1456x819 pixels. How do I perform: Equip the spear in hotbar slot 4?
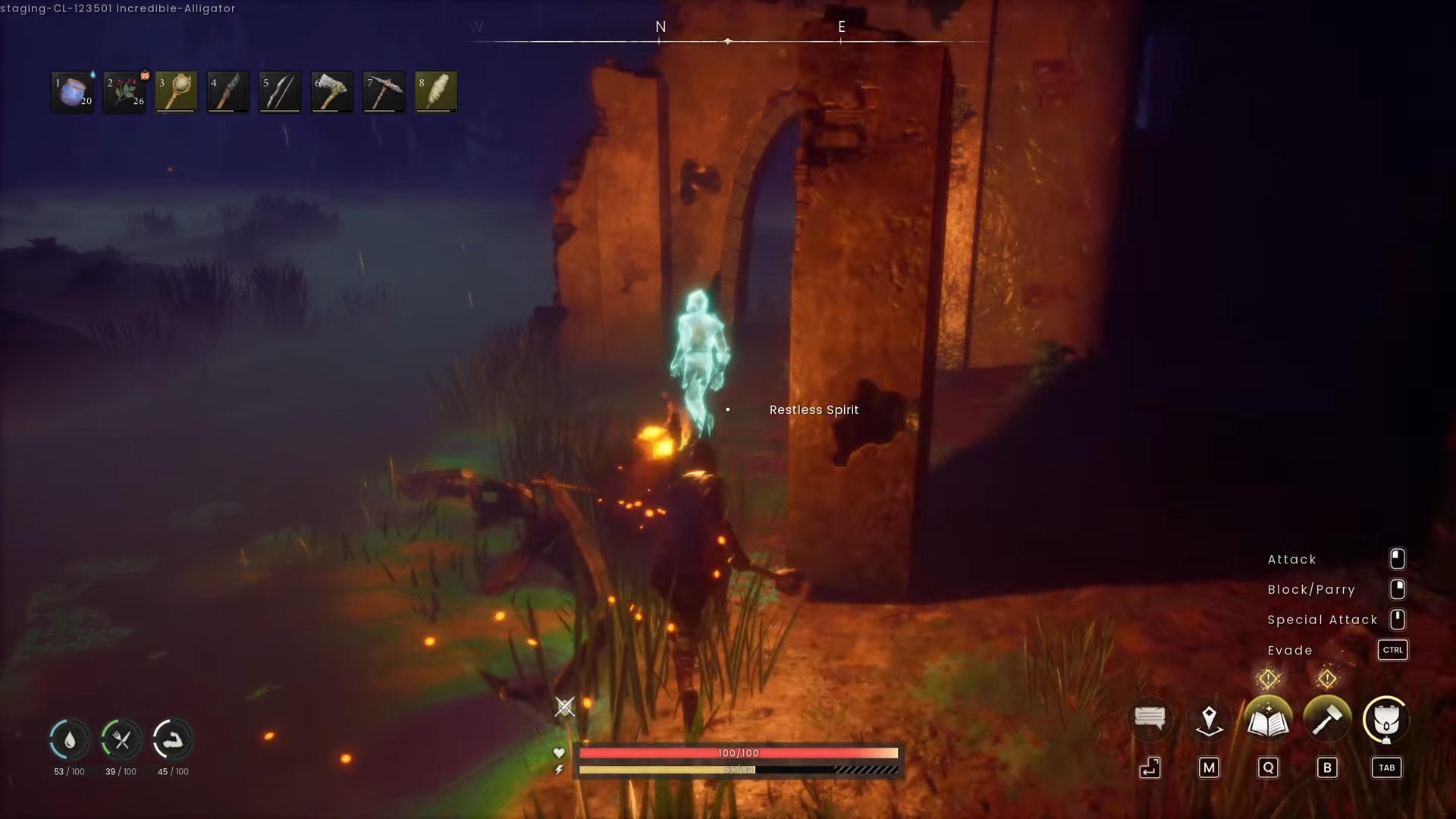(227, 91)
